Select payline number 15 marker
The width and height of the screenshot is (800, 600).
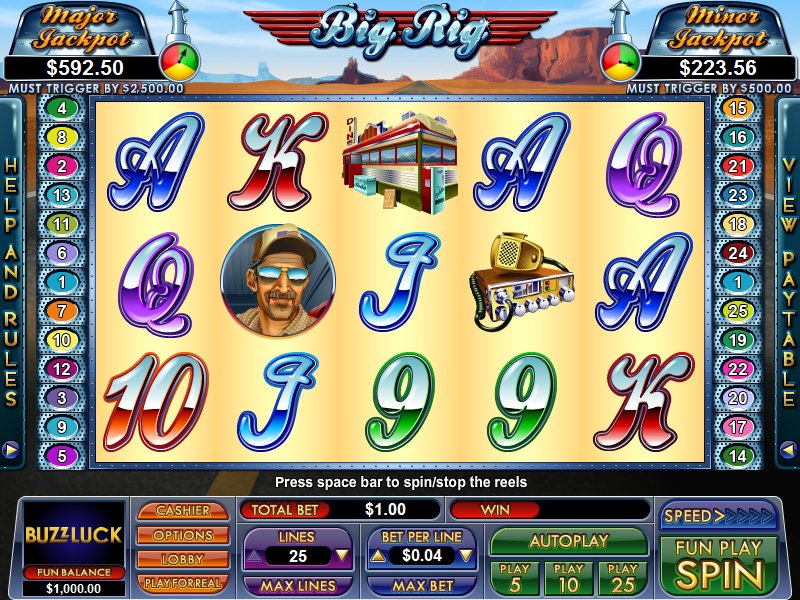click(738, 108)
